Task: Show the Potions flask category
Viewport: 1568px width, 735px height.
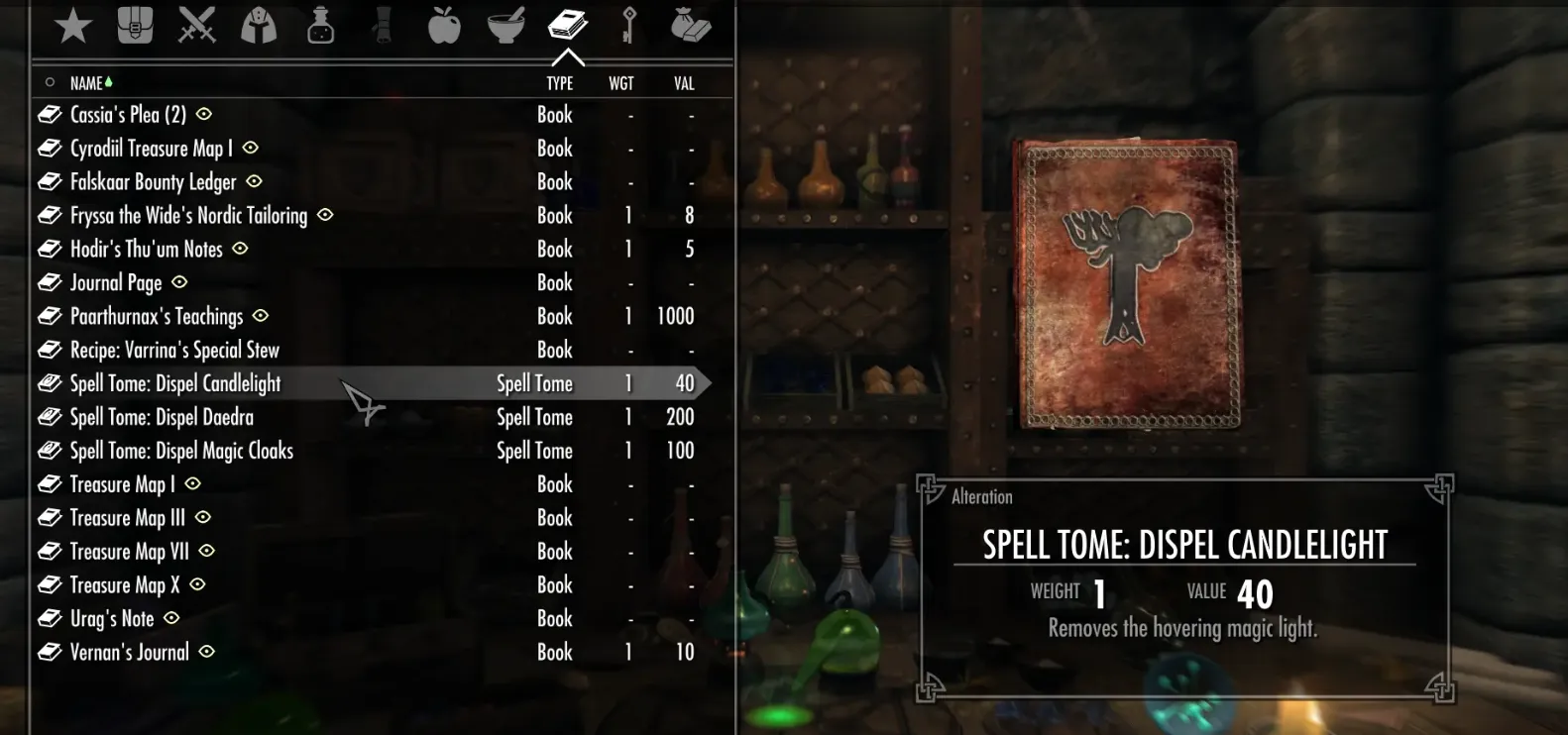Action: pyautogui.click(x=320, y=26)
